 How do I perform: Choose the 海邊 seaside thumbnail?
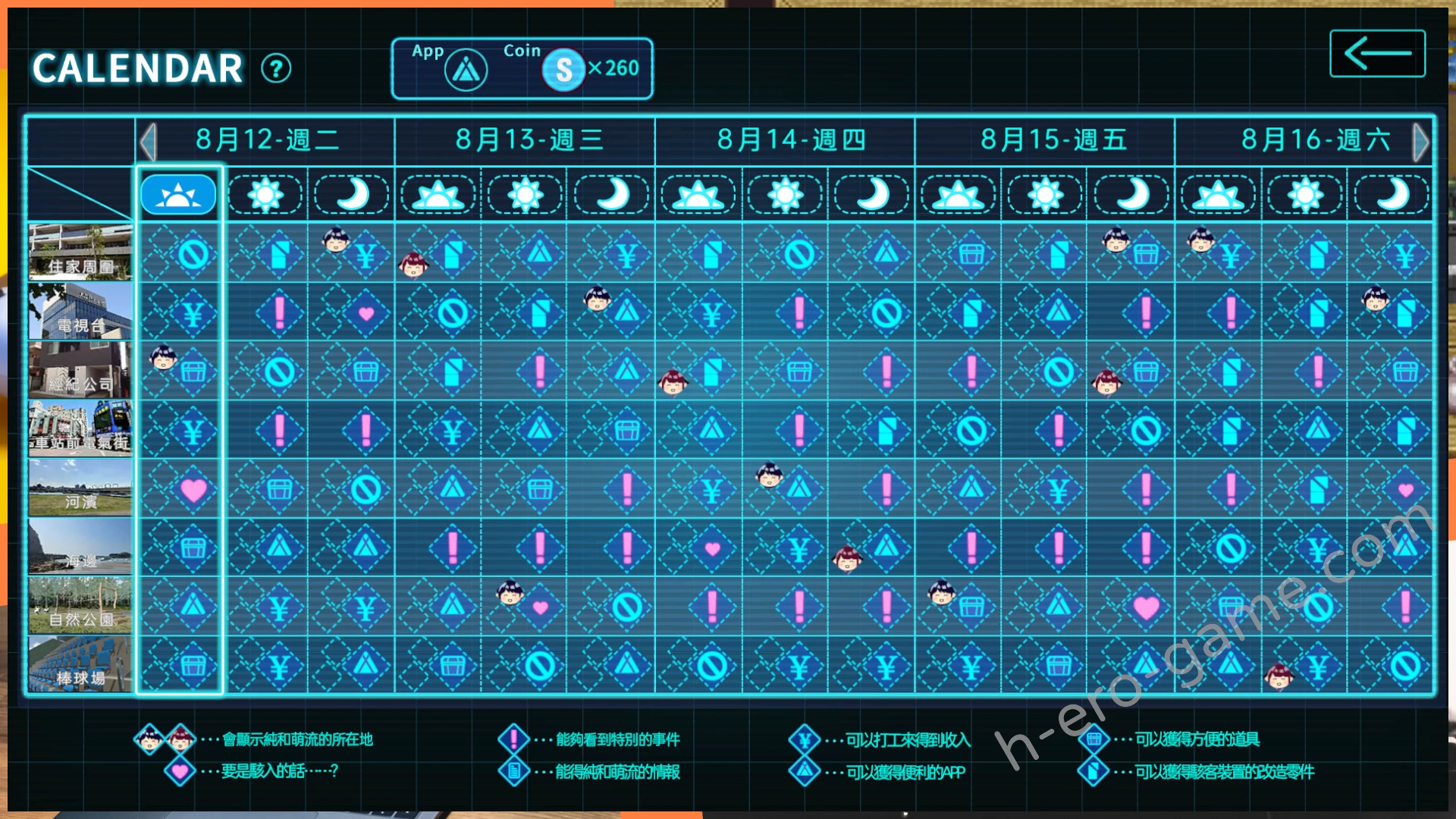coord(80,547)
